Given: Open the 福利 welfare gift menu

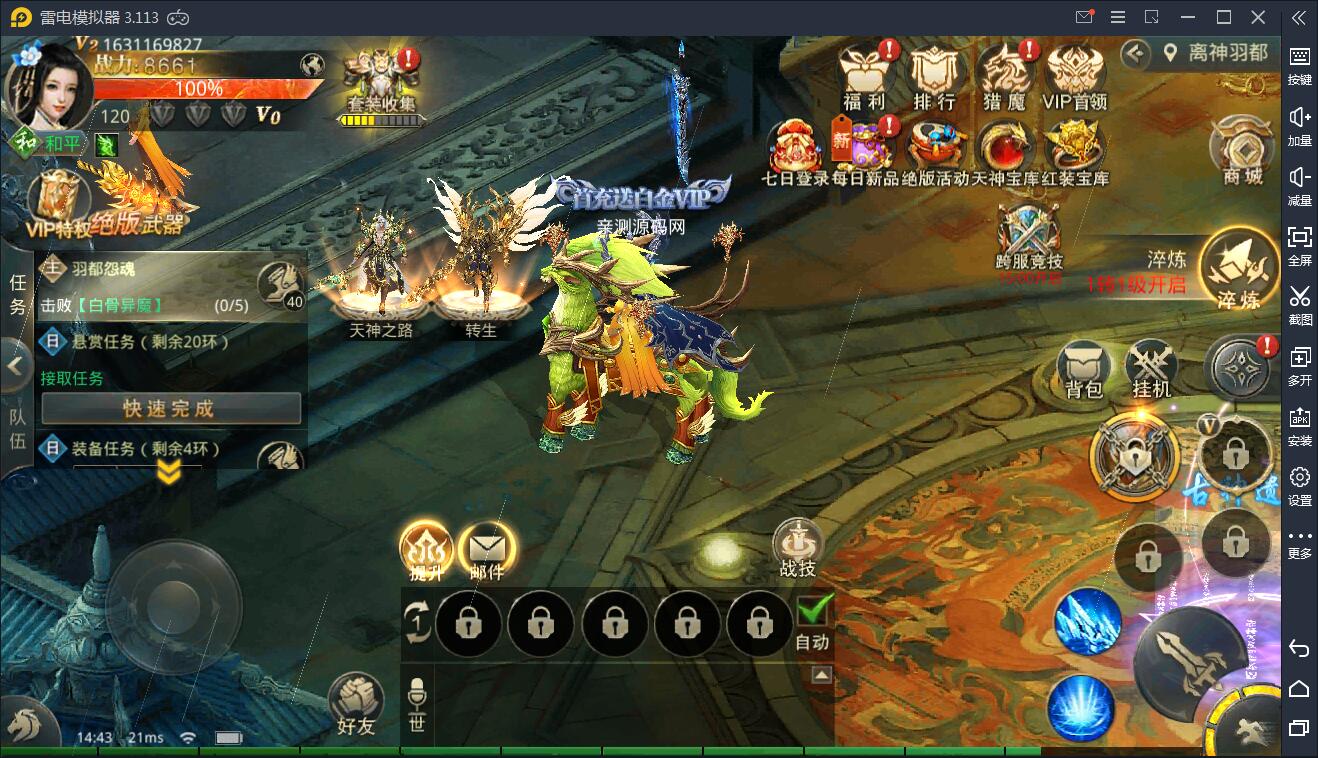Looking at the screenshot, I should coord(865,73).
